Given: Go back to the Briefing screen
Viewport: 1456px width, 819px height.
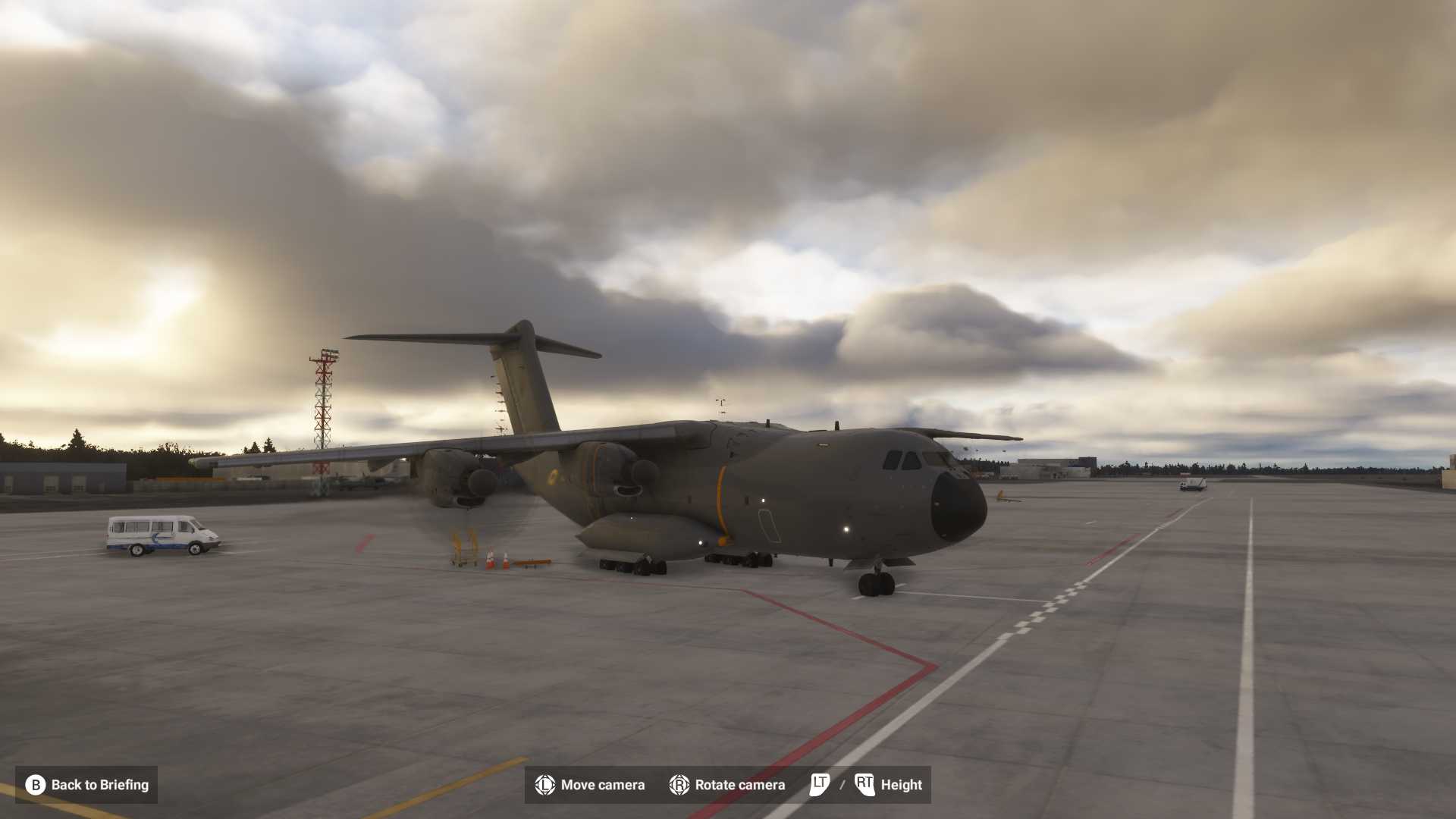Looking at the screenshot, I should (x=86, y=785).
